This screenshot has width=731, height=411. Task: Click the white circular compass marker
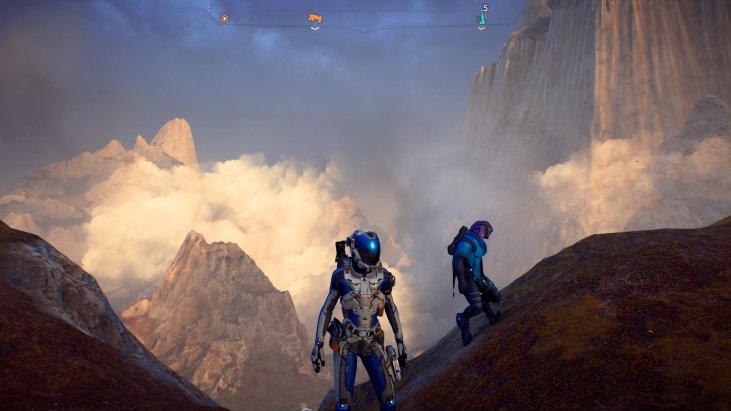pyautogui.click(x=224, y=18)
